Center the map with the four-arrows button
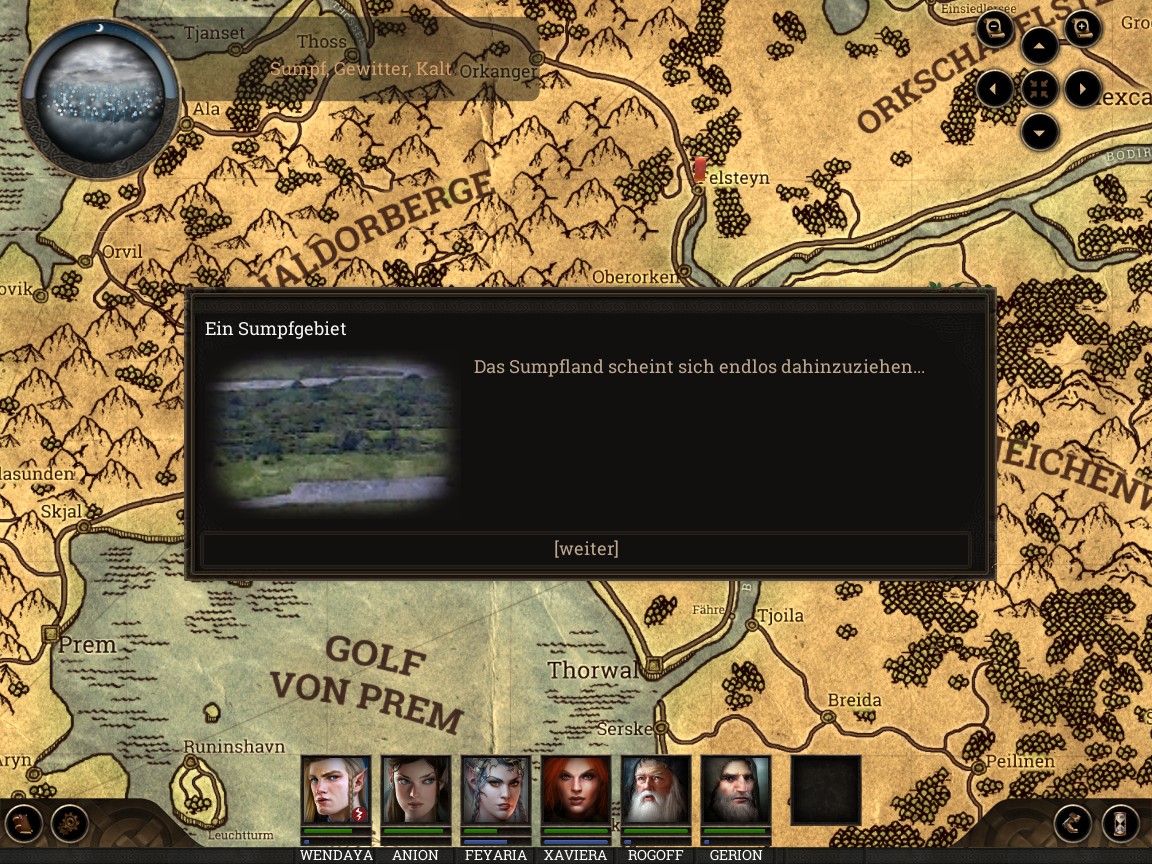The height and width of the screenshot is (864, 1152). (1040, 89)
